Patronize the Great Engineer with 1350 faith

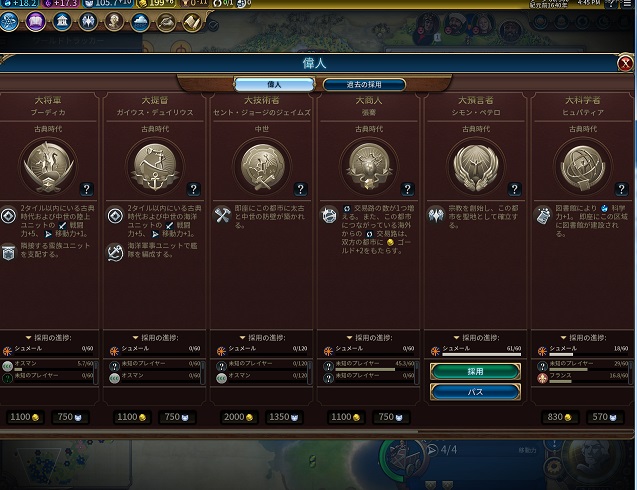pyautogui.click(x=286, y=416)
